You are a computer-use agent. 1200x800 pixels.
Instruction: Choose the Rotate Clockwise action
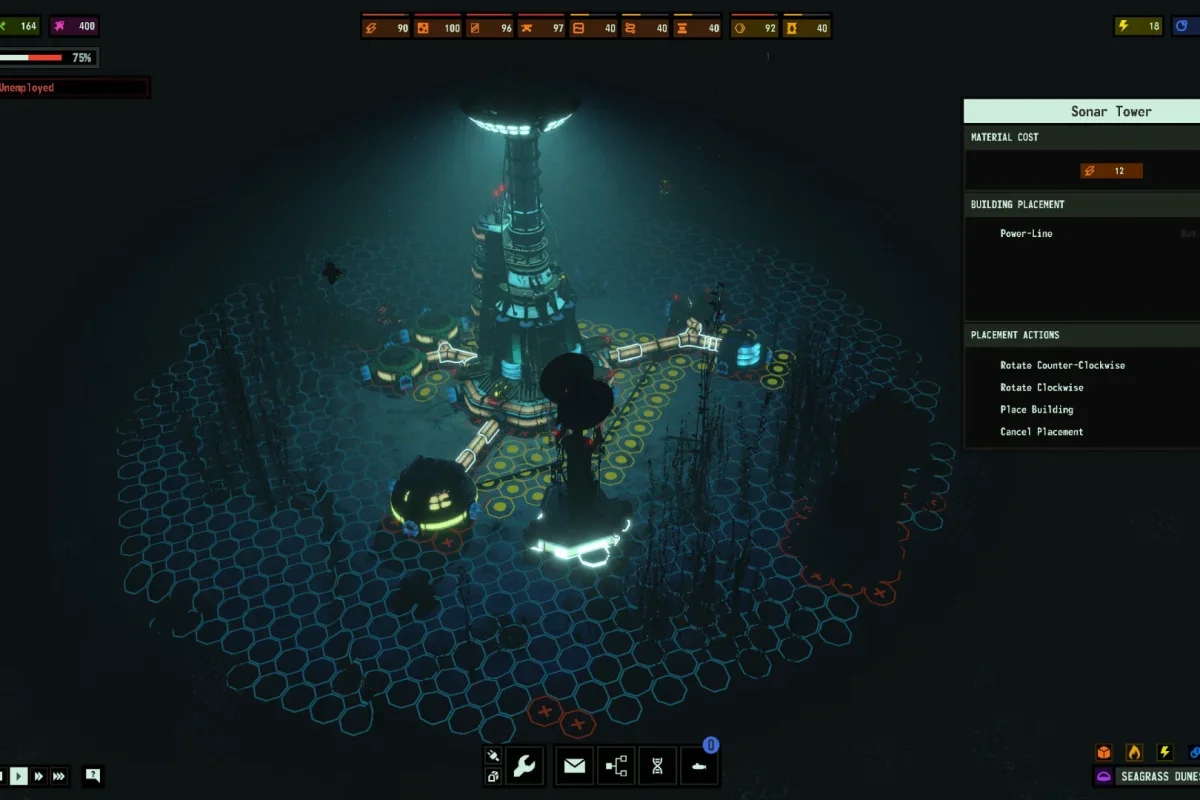(x=1041, y=387)
